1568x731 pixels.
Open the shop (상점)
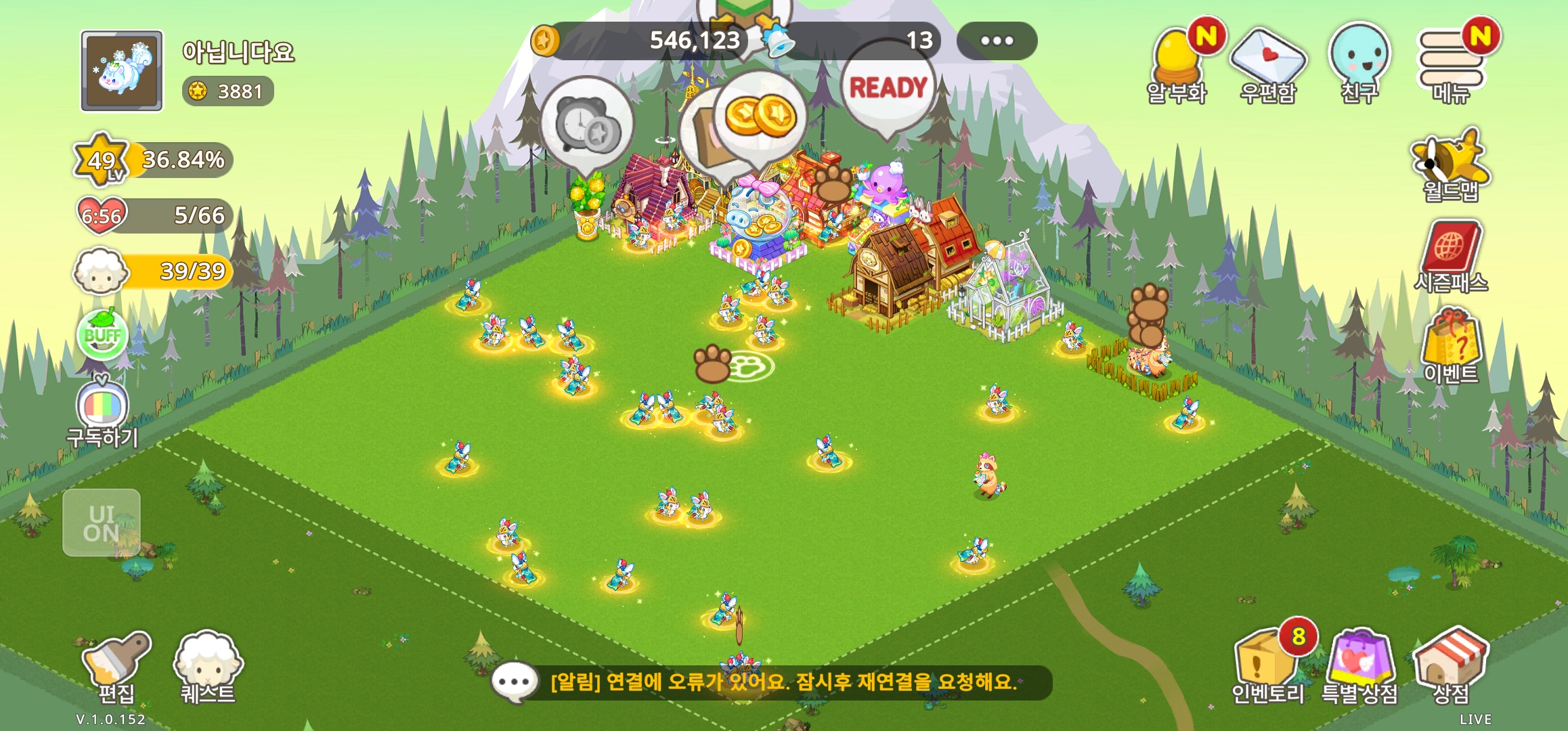1451,665
